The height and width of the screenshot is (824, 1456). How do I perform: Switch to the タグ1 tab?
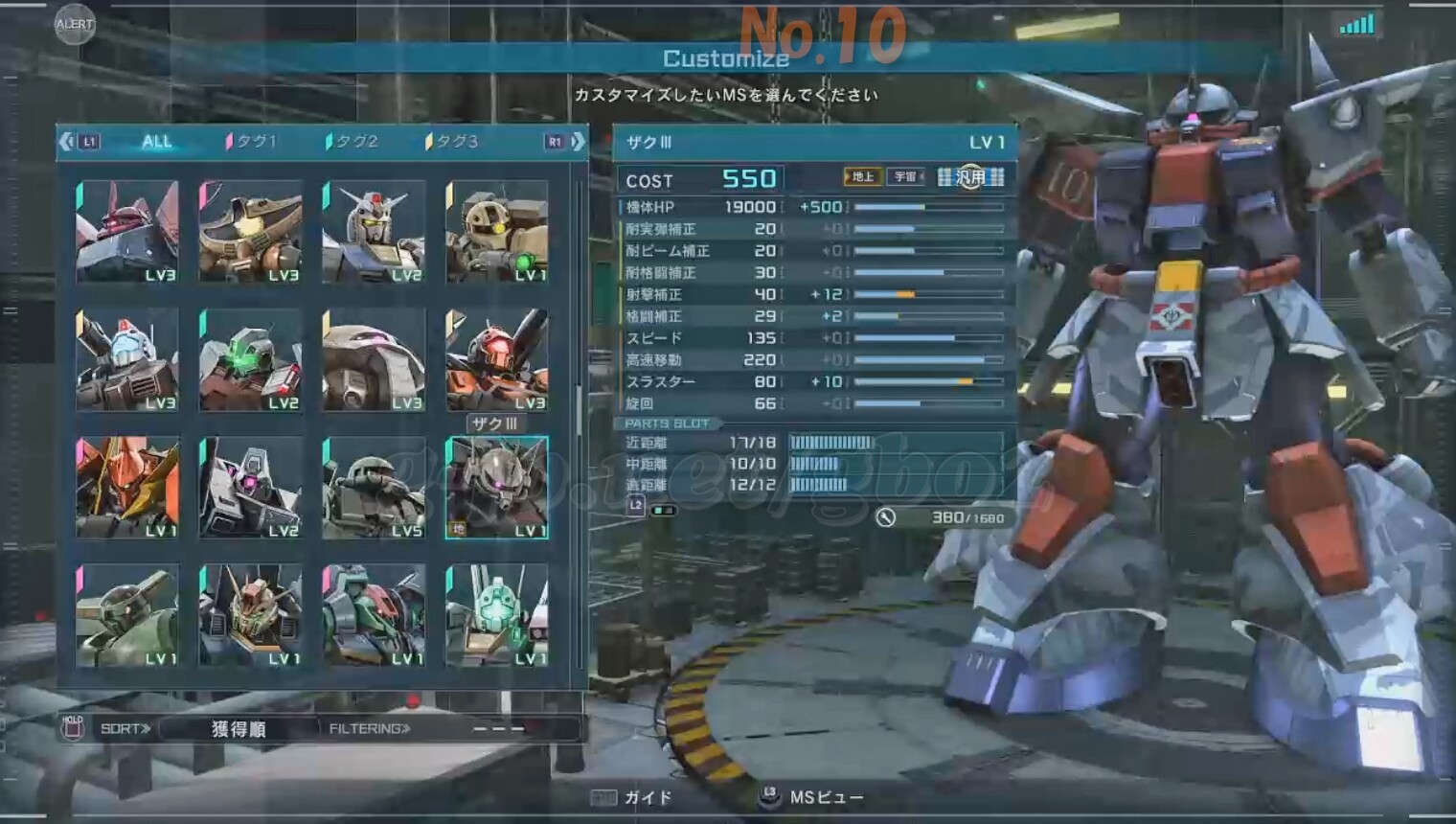coord(253,142)
